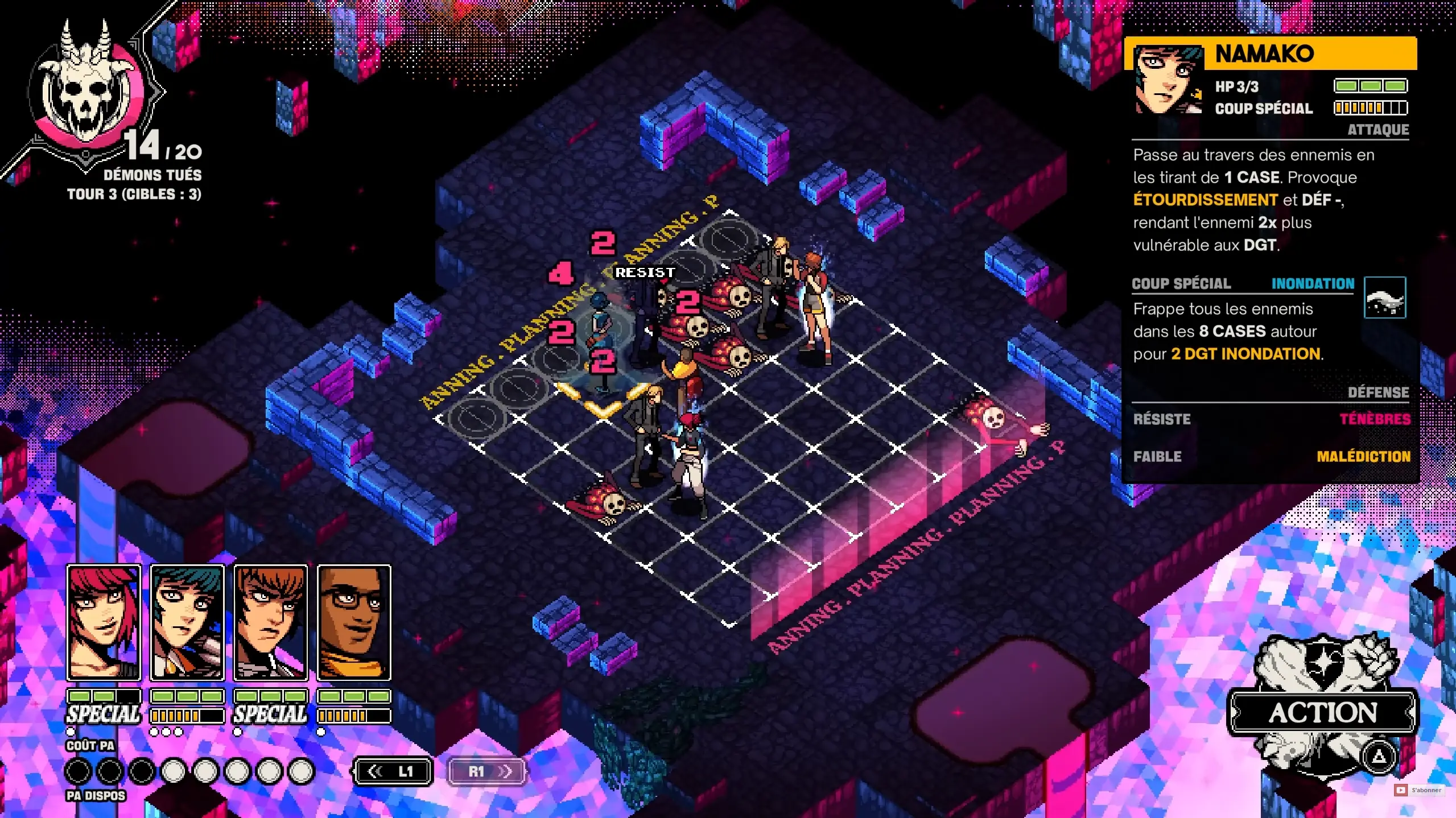Pick the portrait of character with glasses
The image size is (1456, 818).
pyautogui.click(x=354, y=622)
